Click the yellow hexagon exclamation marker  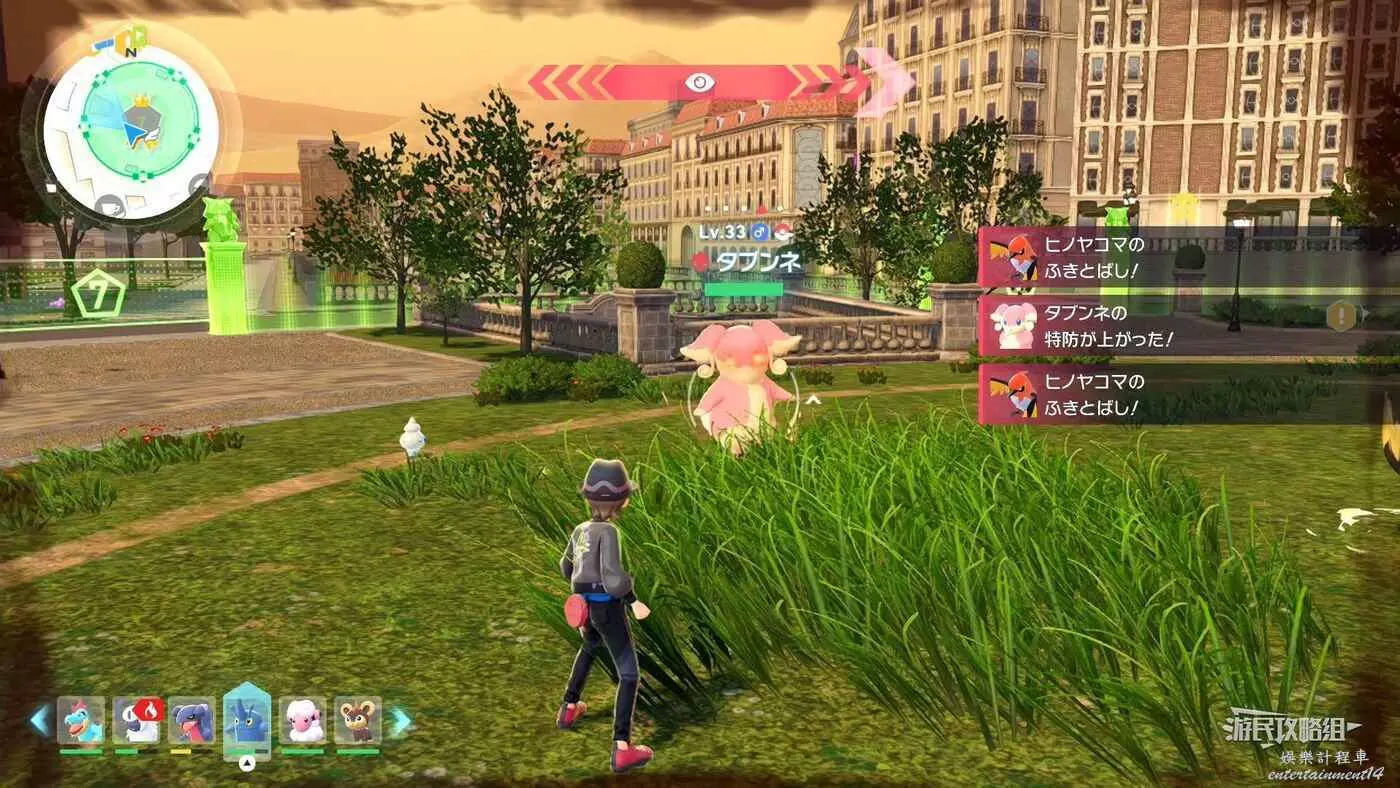click(1339, 316)
